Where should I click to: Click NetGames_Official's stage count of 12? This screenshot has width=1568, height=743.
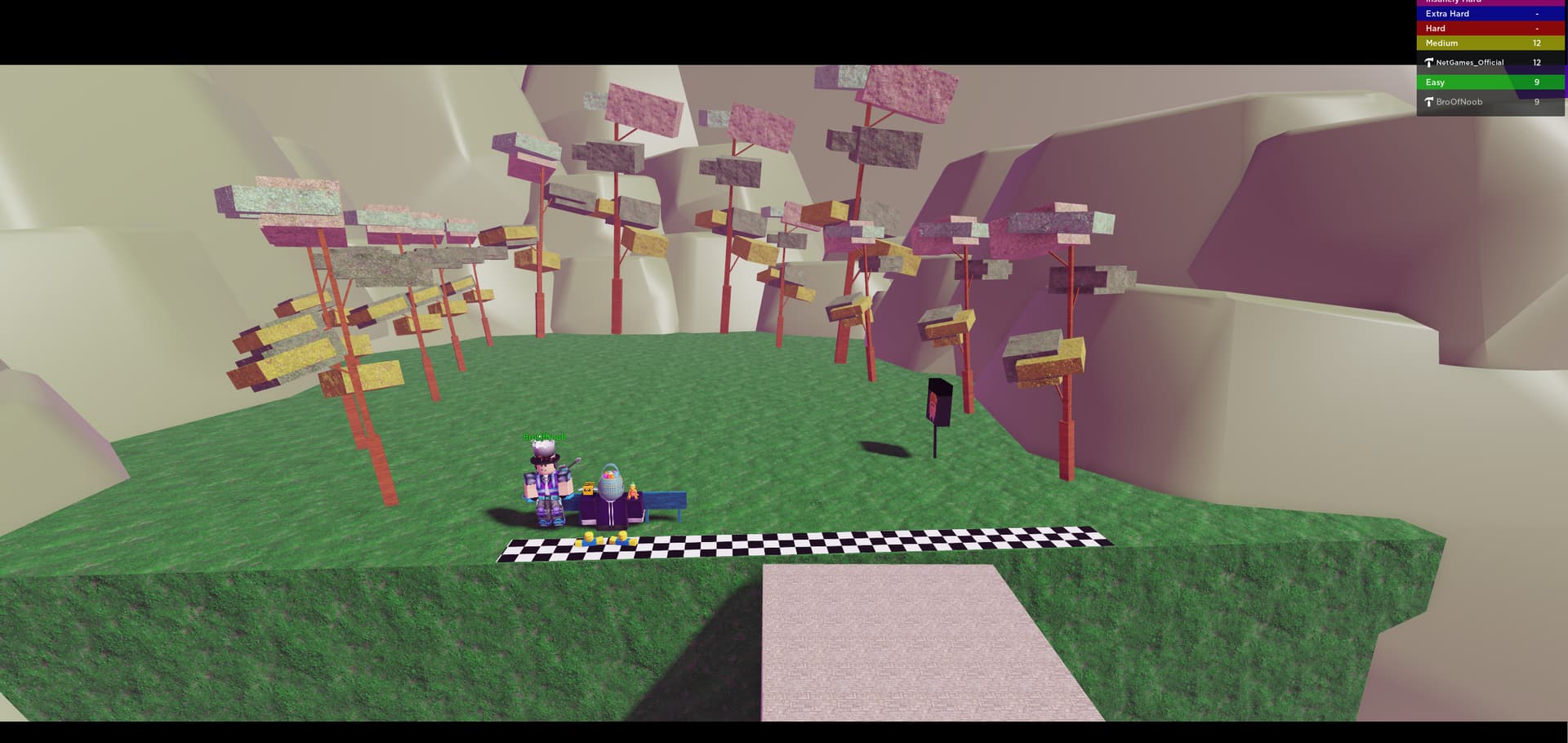[x=1536, y=62]
